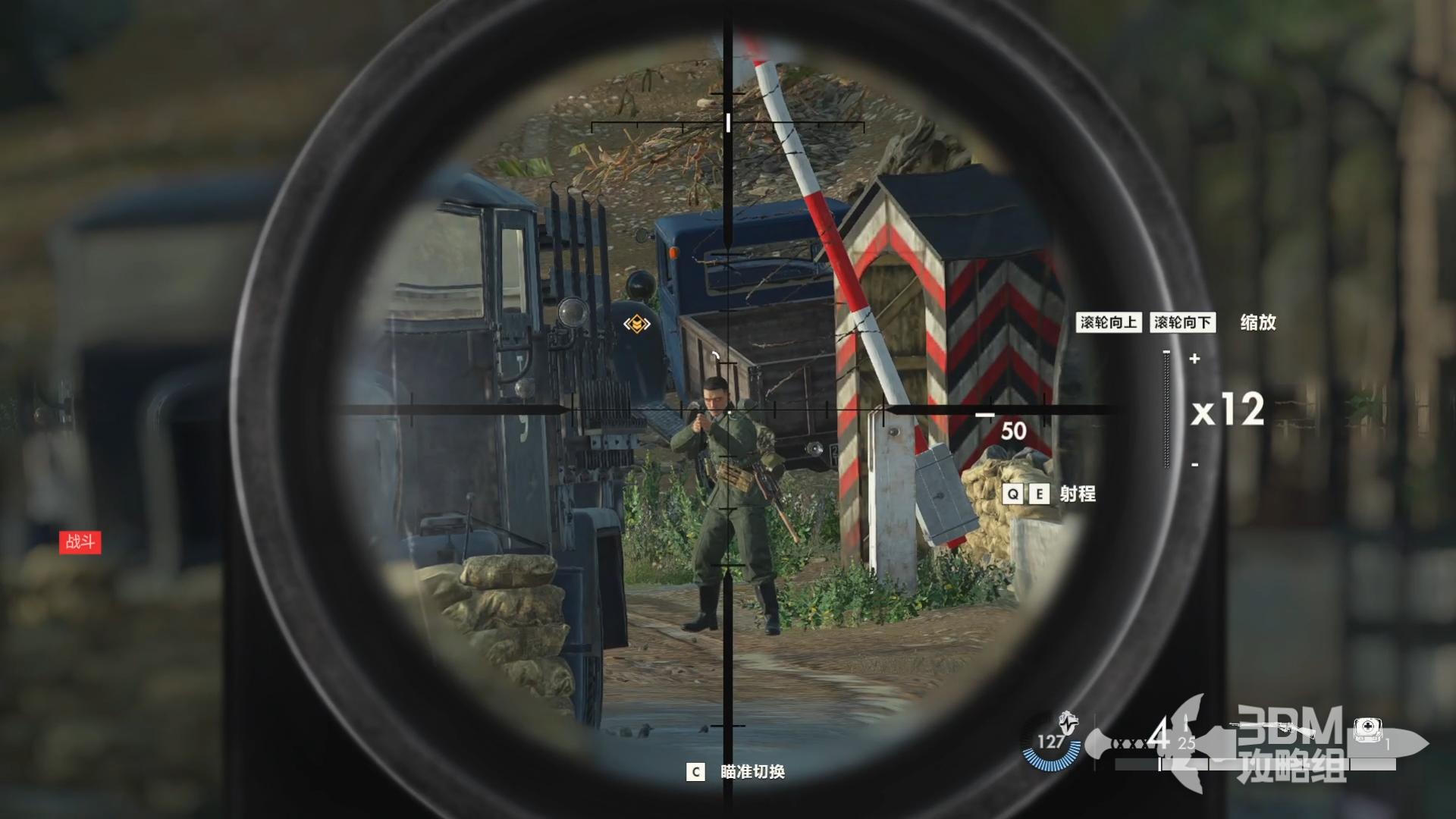This screenshot has height=819, width=1456.
Task: Increase zoom with the plus sign
Action: click(1195, 359)
